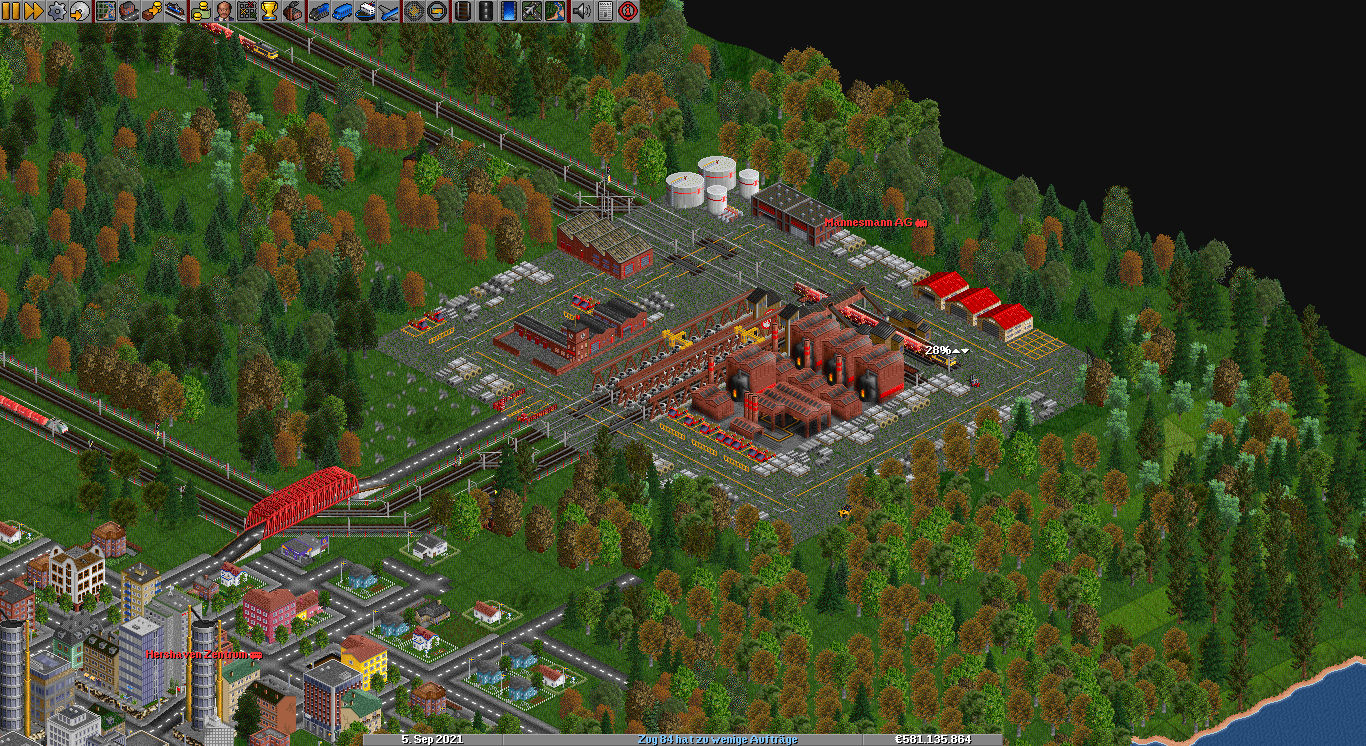Open the town directory
Image resolution: width=1366 pixels, height=746 pixels.
129,11
